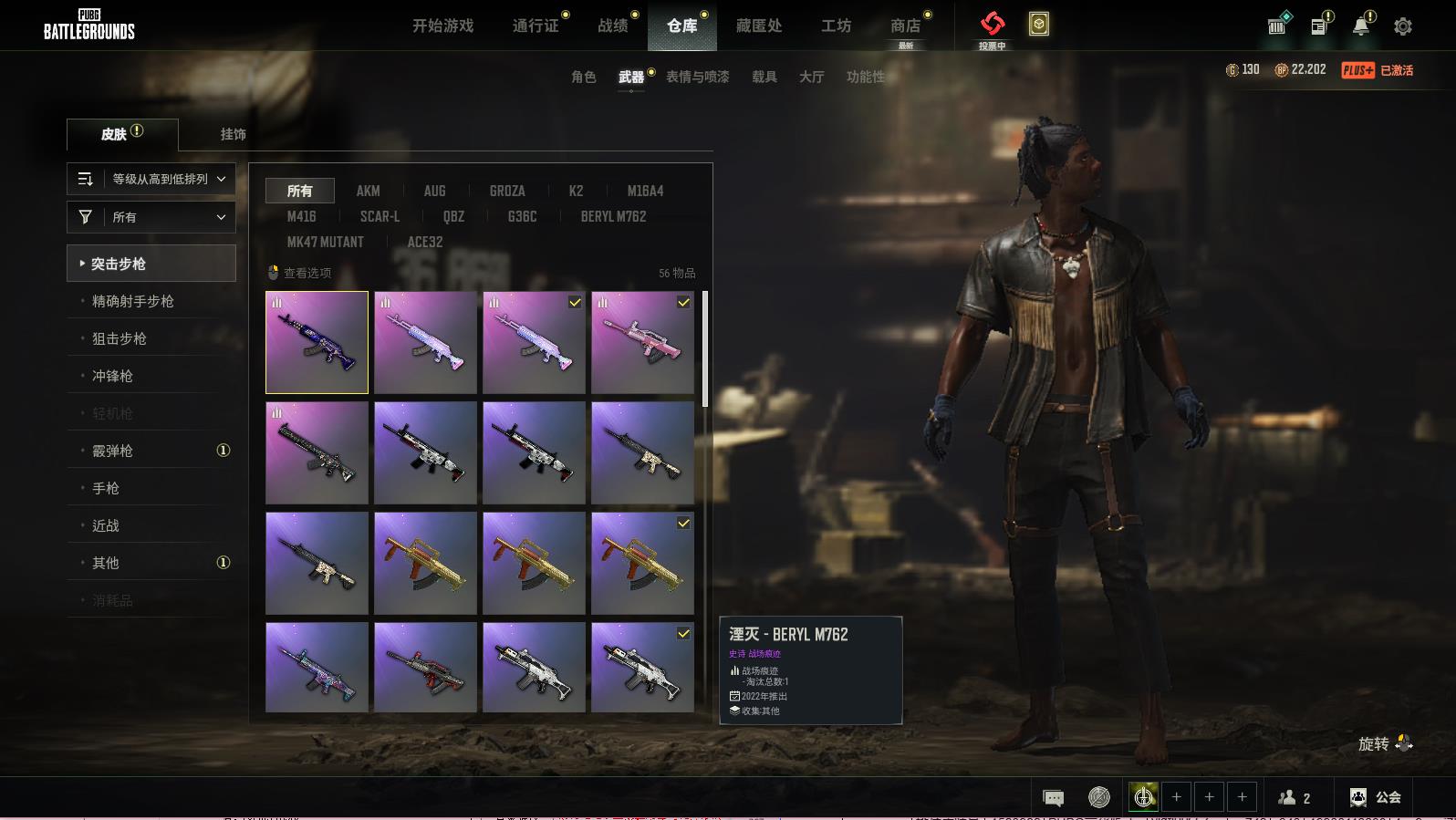Open the settings gear icon
The height and width of the screenshot is (820, 1456).
click(x=1403, y=26)
